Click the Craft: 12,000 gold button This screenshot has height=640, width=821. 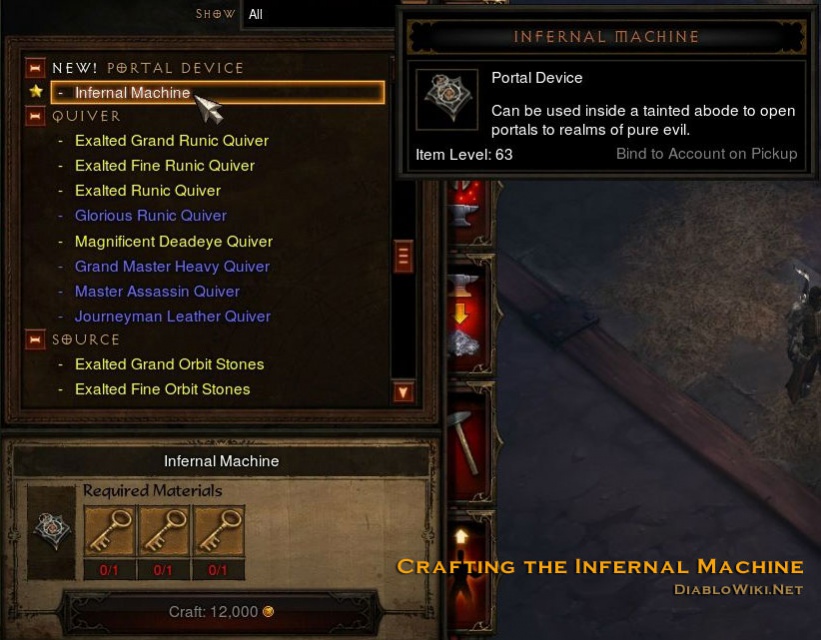pyautogui.click(x=220, y=612)
